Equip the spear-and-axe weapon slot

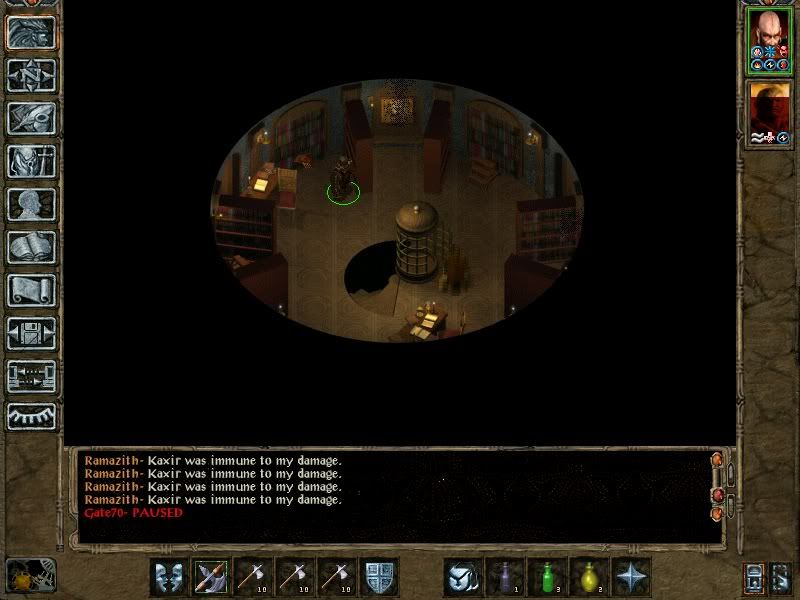(x=211, y=577)
